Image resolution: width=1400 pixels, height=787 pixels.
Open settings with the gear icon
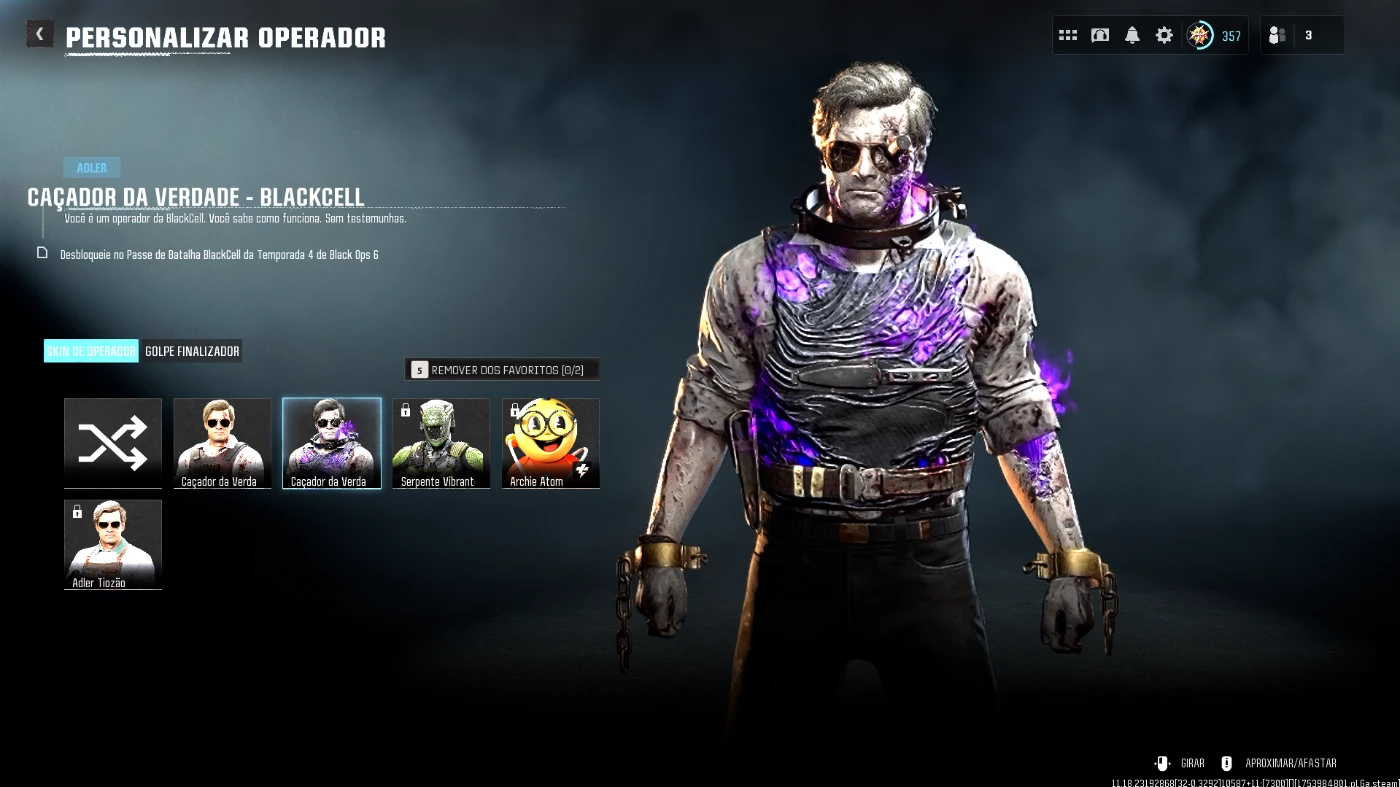[1164, 36]
